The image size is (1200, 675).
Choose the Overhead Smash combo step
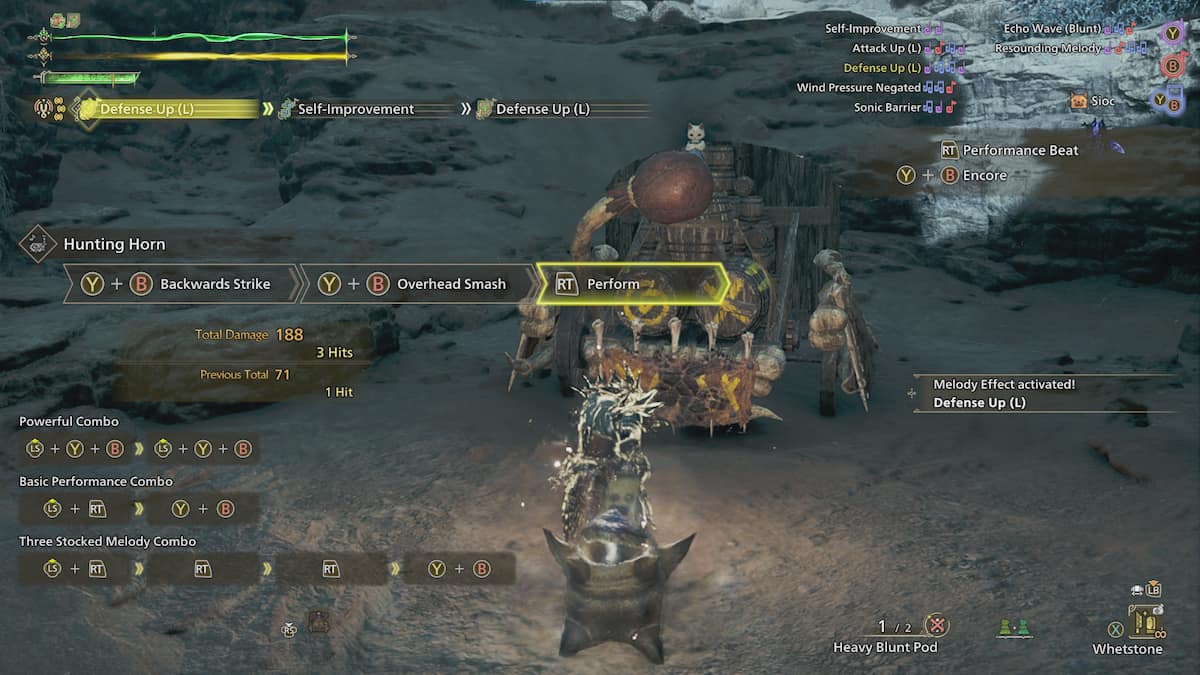click(x=418, y=284)
